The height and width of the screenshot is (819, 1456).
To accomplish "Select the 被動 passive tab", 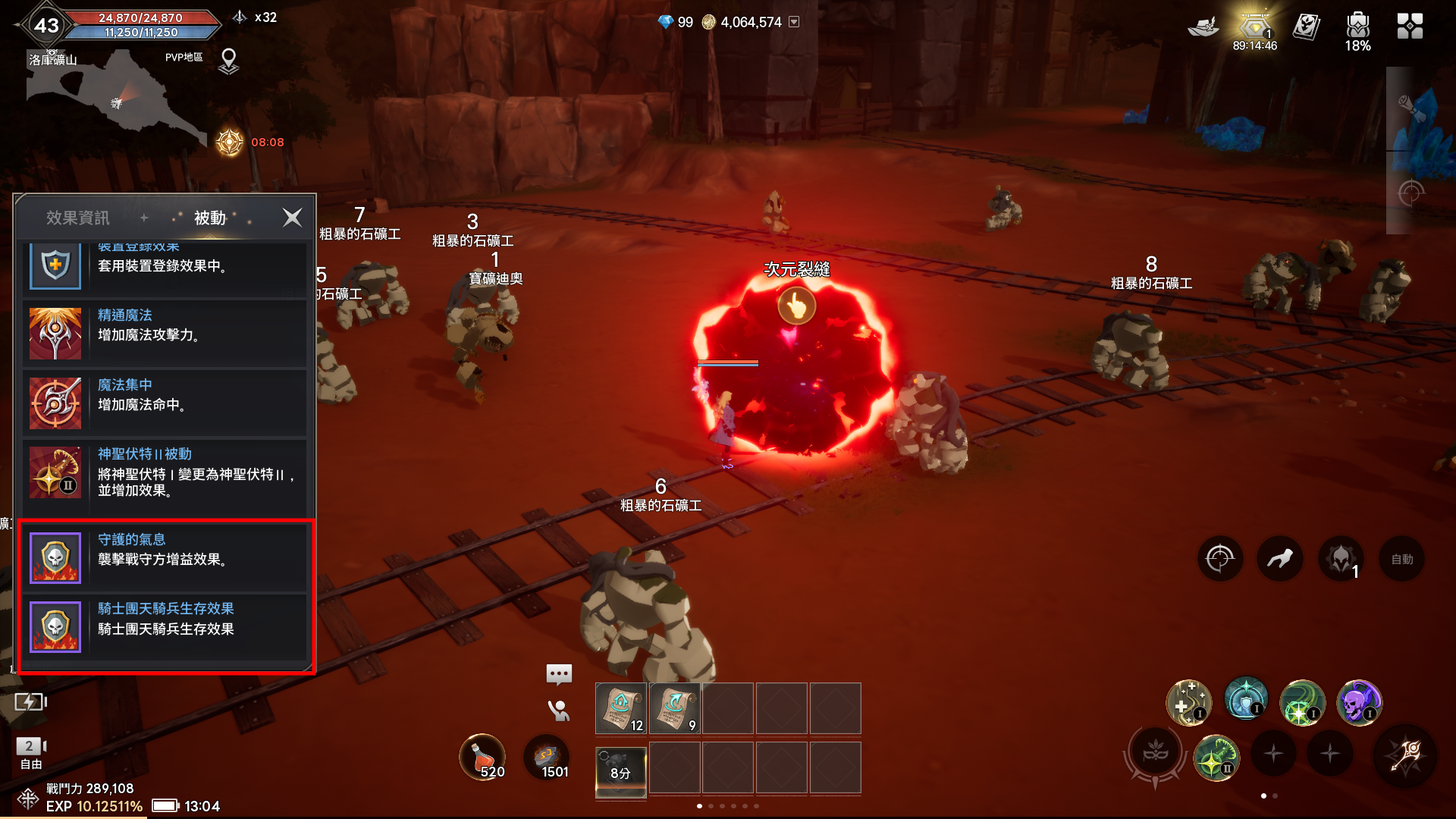I will point(210,218).
